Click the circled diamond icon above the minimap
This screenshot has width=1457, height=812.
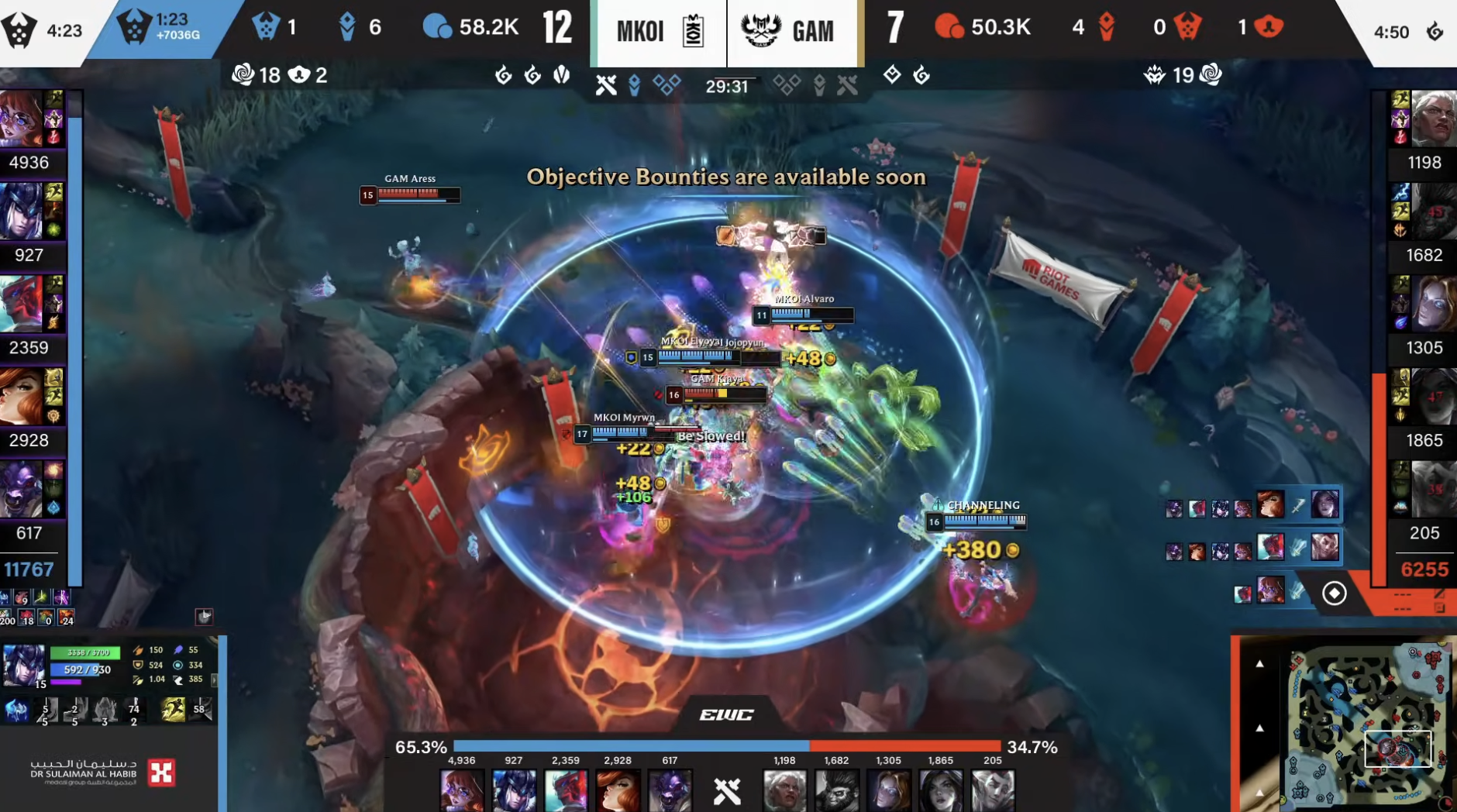point(1334,594)
